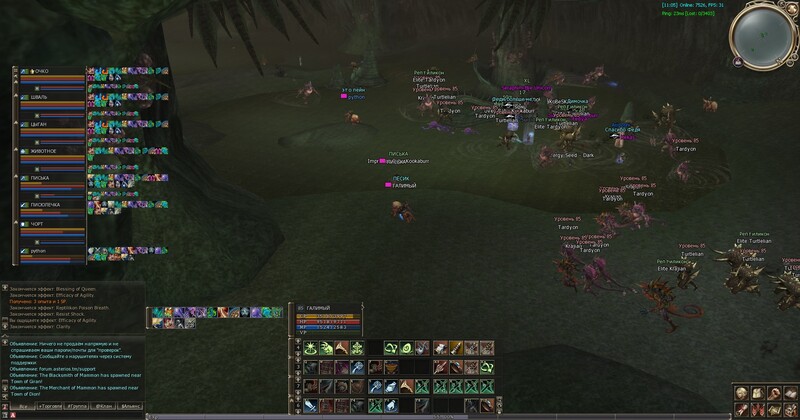Open the top-left icon in bottom-right menu panel
This screenshot has width=800, height=420.
point(742,390)
